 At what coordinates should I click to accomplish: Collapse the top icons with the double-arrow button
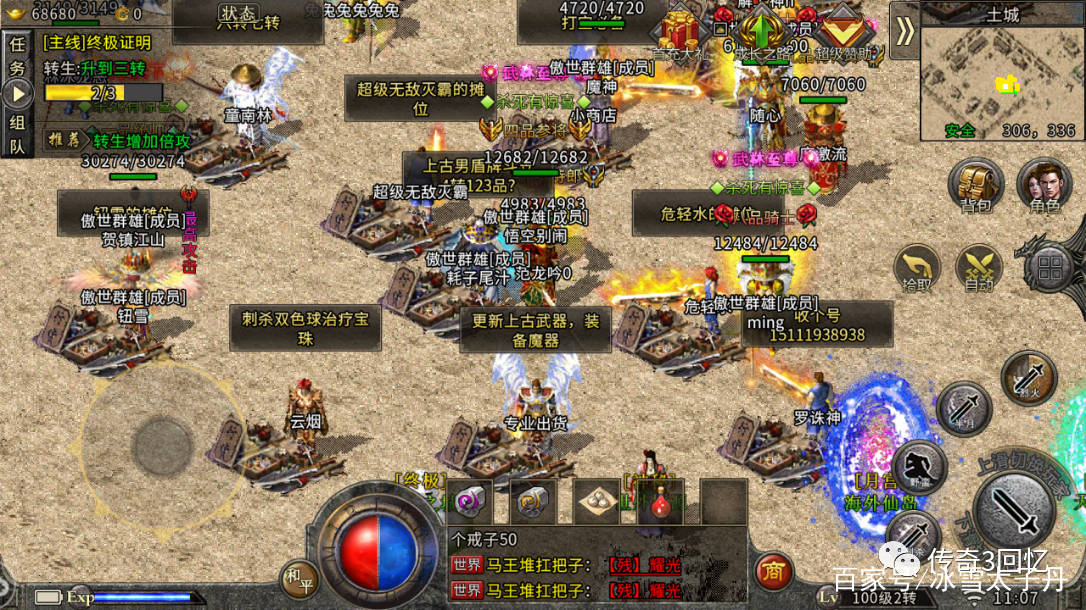coord(904,31)
